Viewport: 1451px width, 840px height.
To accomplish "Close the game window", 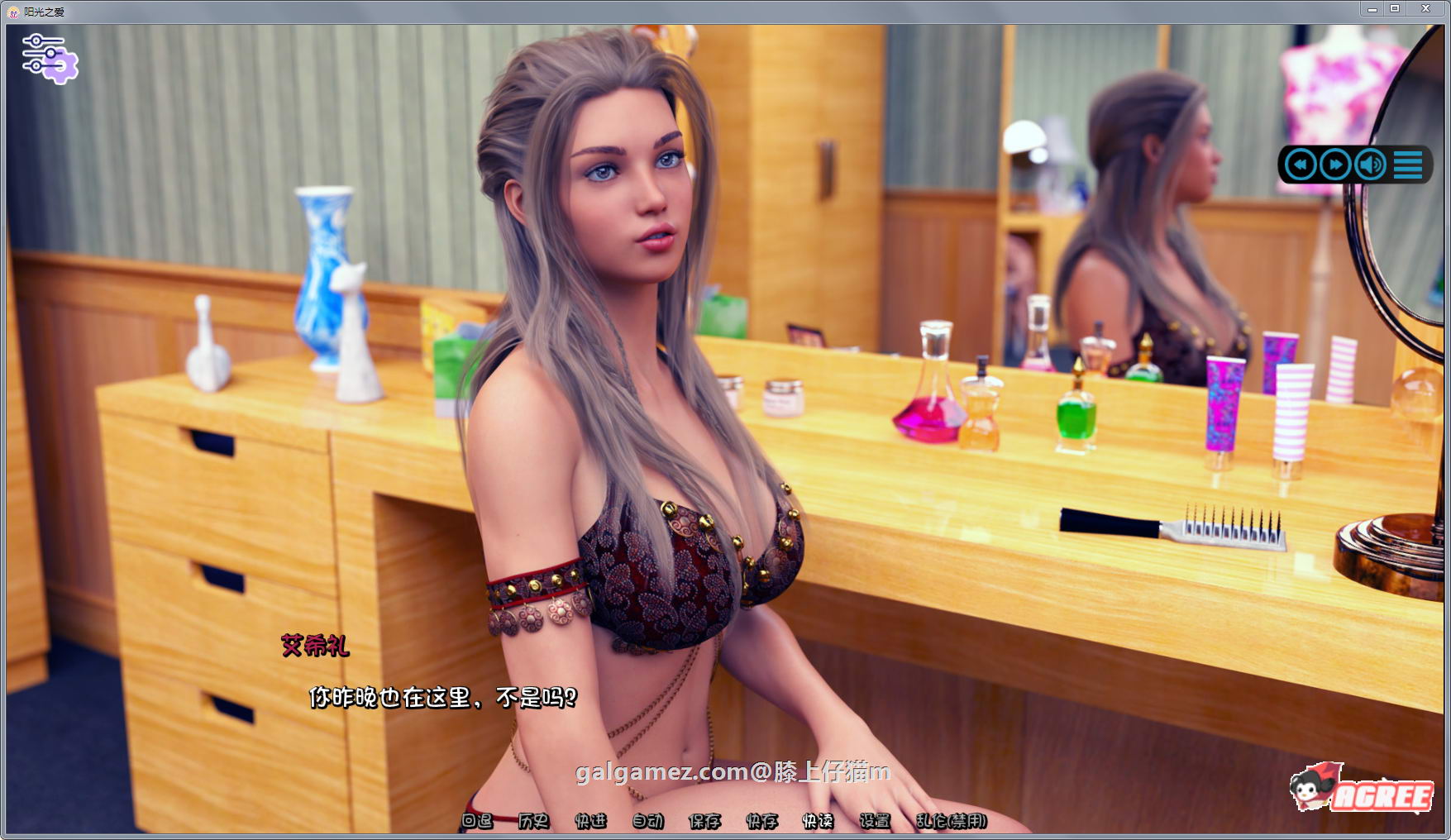I will coord(1425,9).
